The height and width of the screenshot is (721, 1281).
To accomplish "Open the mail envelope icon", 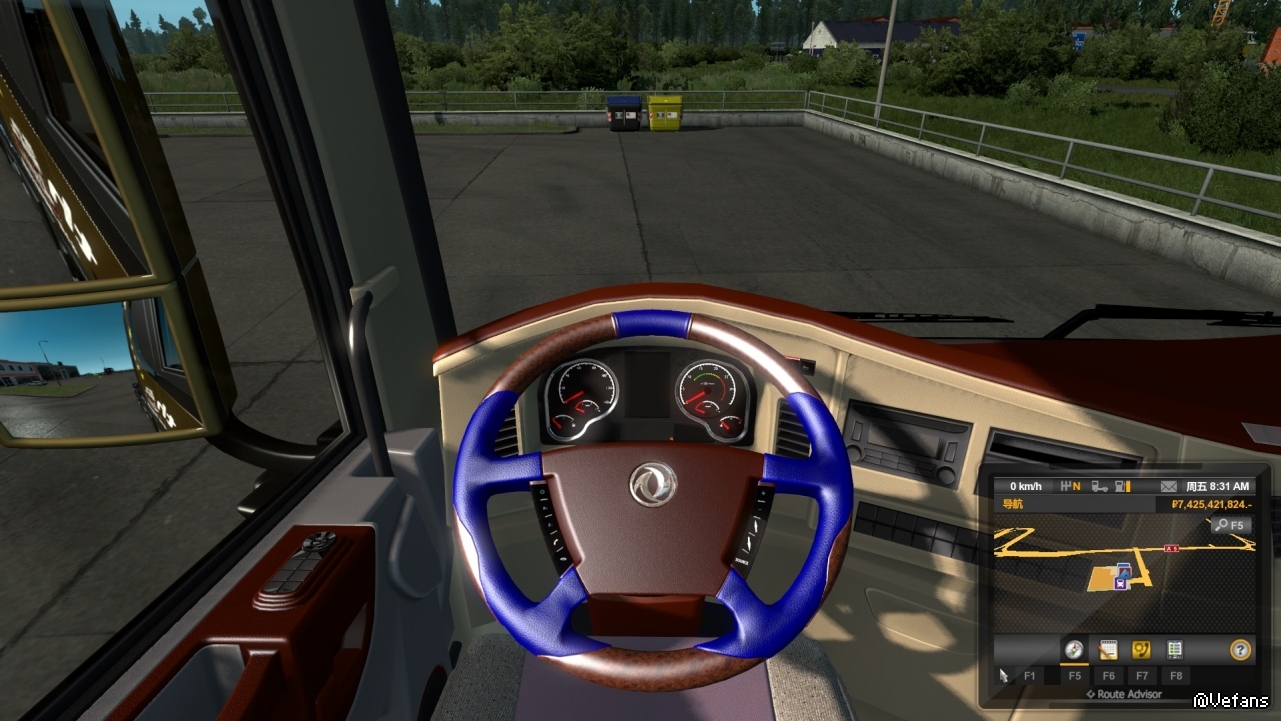I will (x=1167, y=486).
